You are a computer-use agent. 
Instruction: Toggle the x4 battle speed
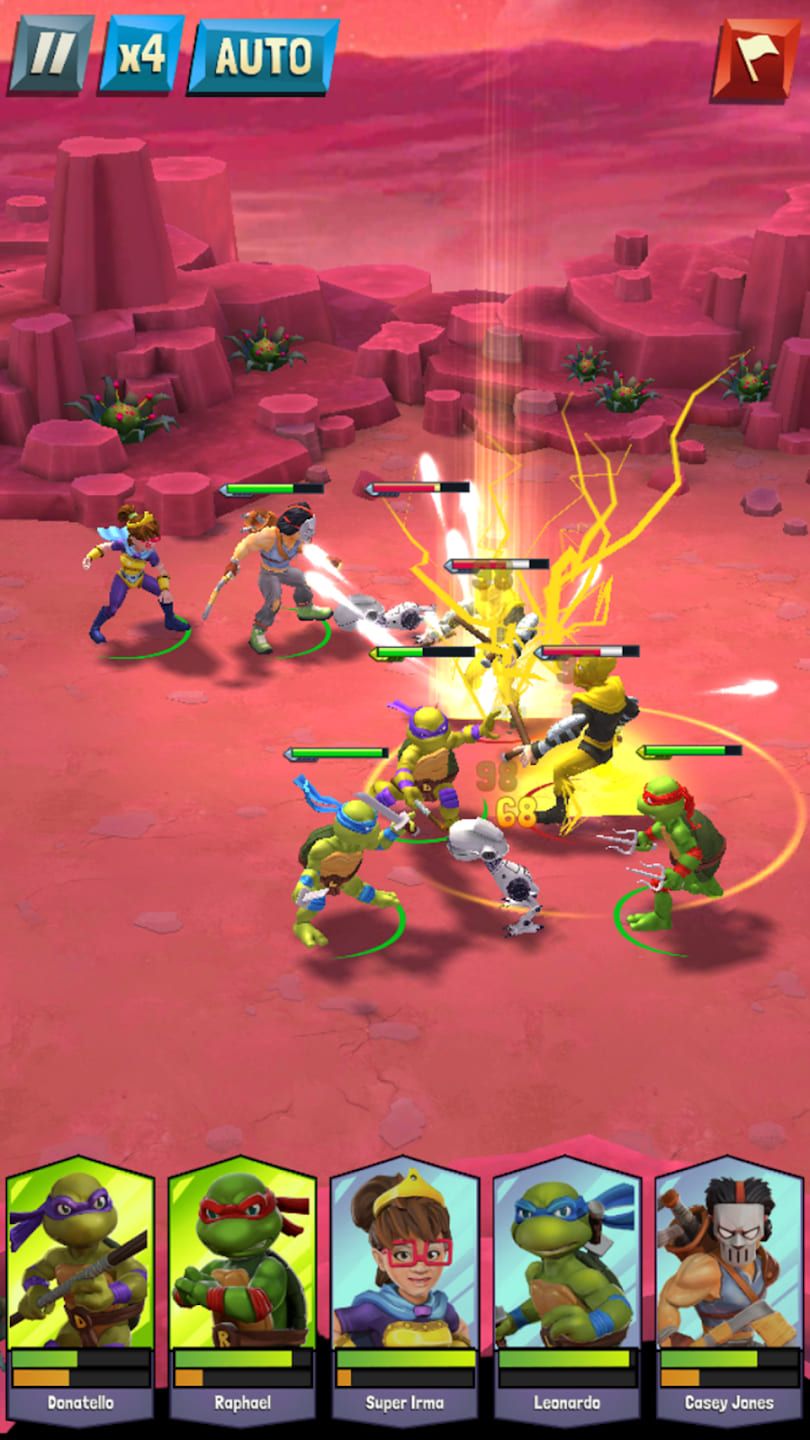[x=141, y=55]
